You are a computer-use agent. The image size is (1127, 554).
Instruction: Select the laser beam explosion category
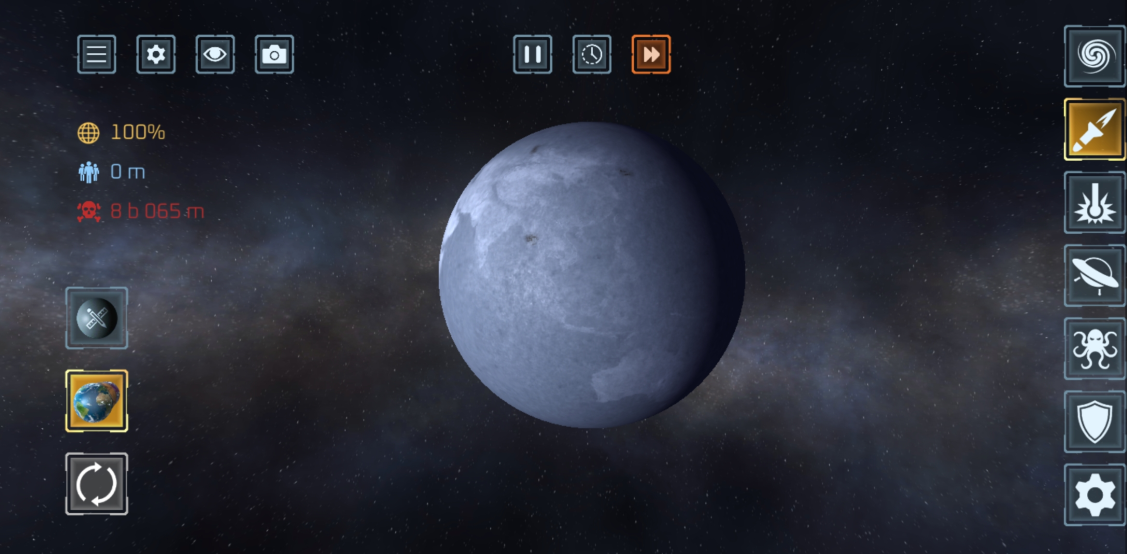1094,203
